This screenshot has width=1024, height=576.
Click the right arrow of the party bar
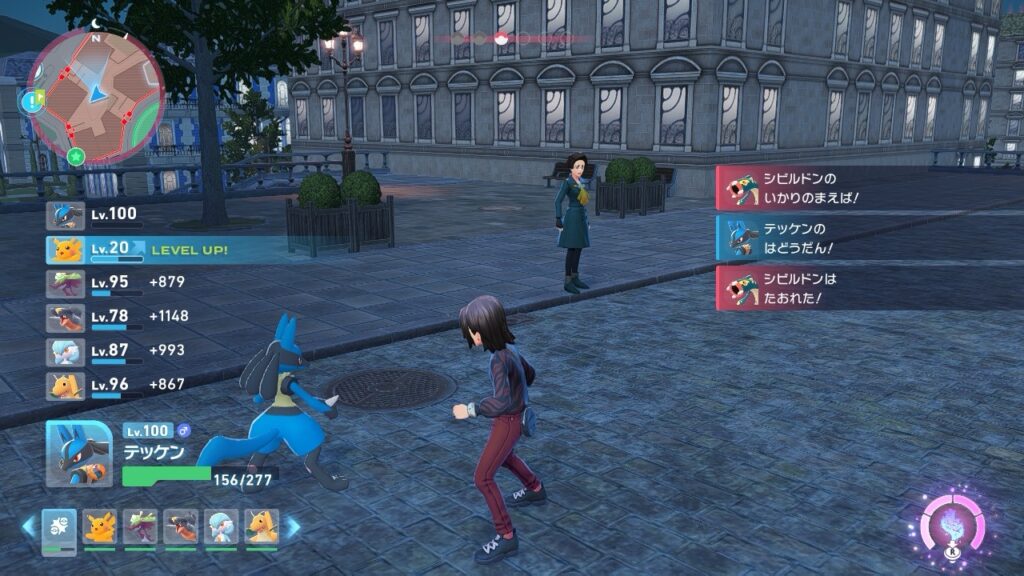coord(293,527)
